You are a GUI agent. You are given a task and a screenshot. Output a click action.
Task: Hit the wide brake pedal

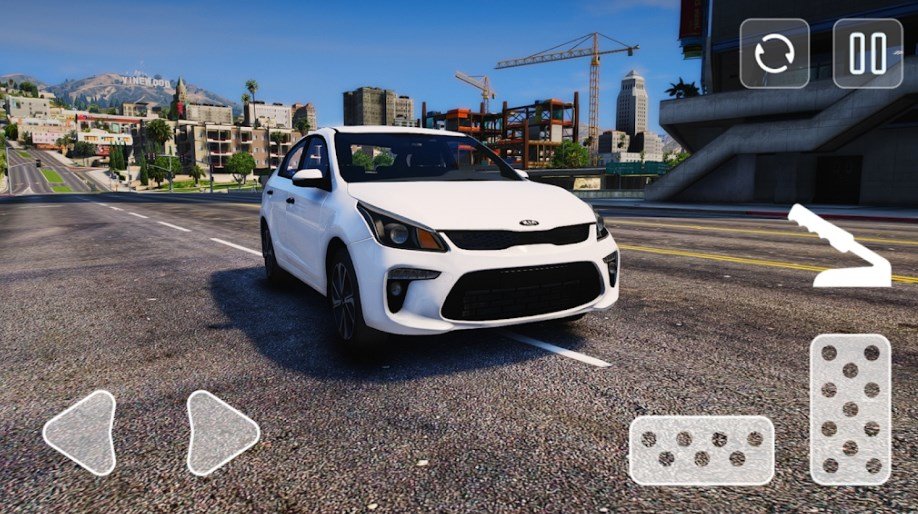pos(701,450)
